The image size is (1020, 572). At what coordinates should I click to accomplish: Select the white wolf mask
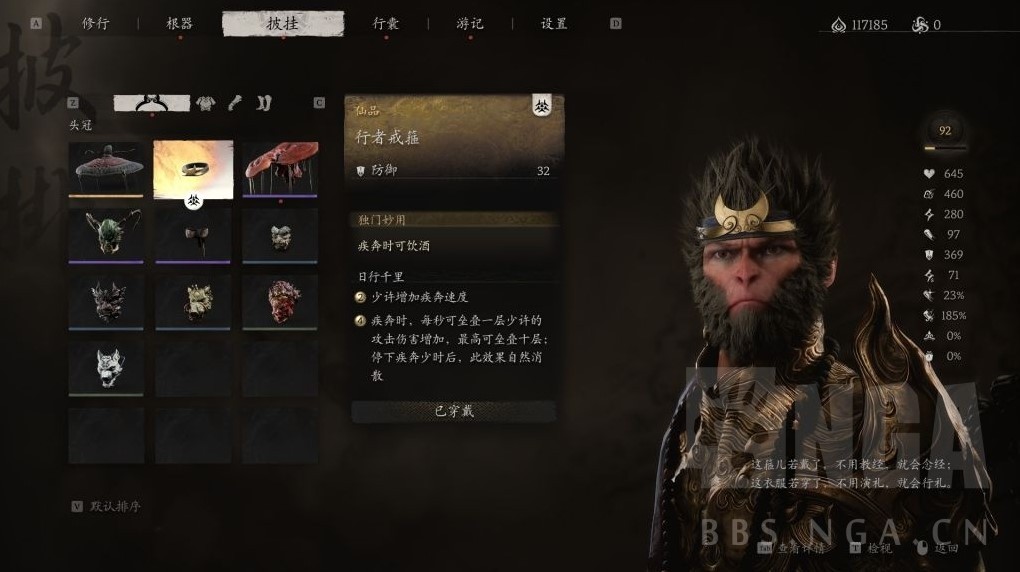pyautogui.click(x=106, y=370)
